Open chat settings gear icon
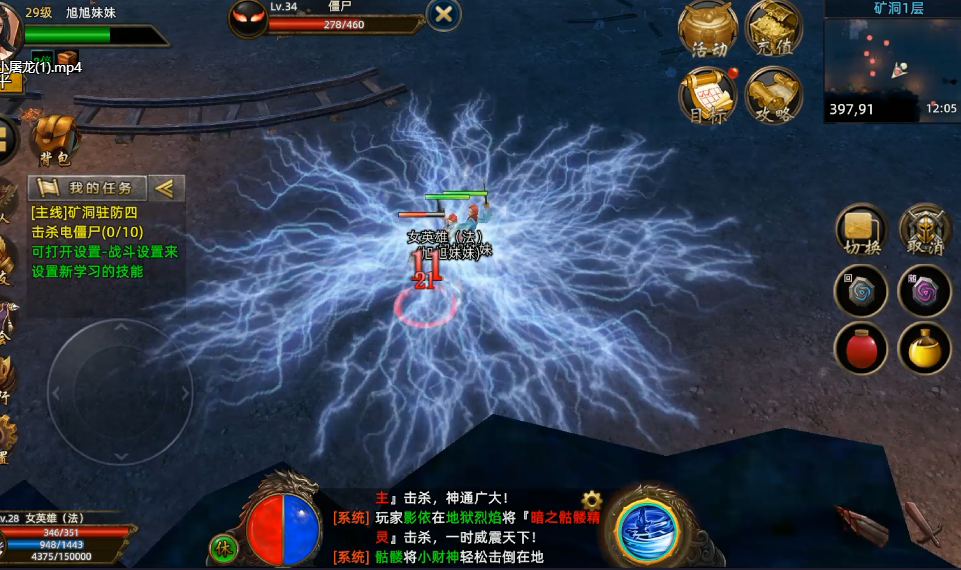The image size is (961, 570). [x=592, y=500]
